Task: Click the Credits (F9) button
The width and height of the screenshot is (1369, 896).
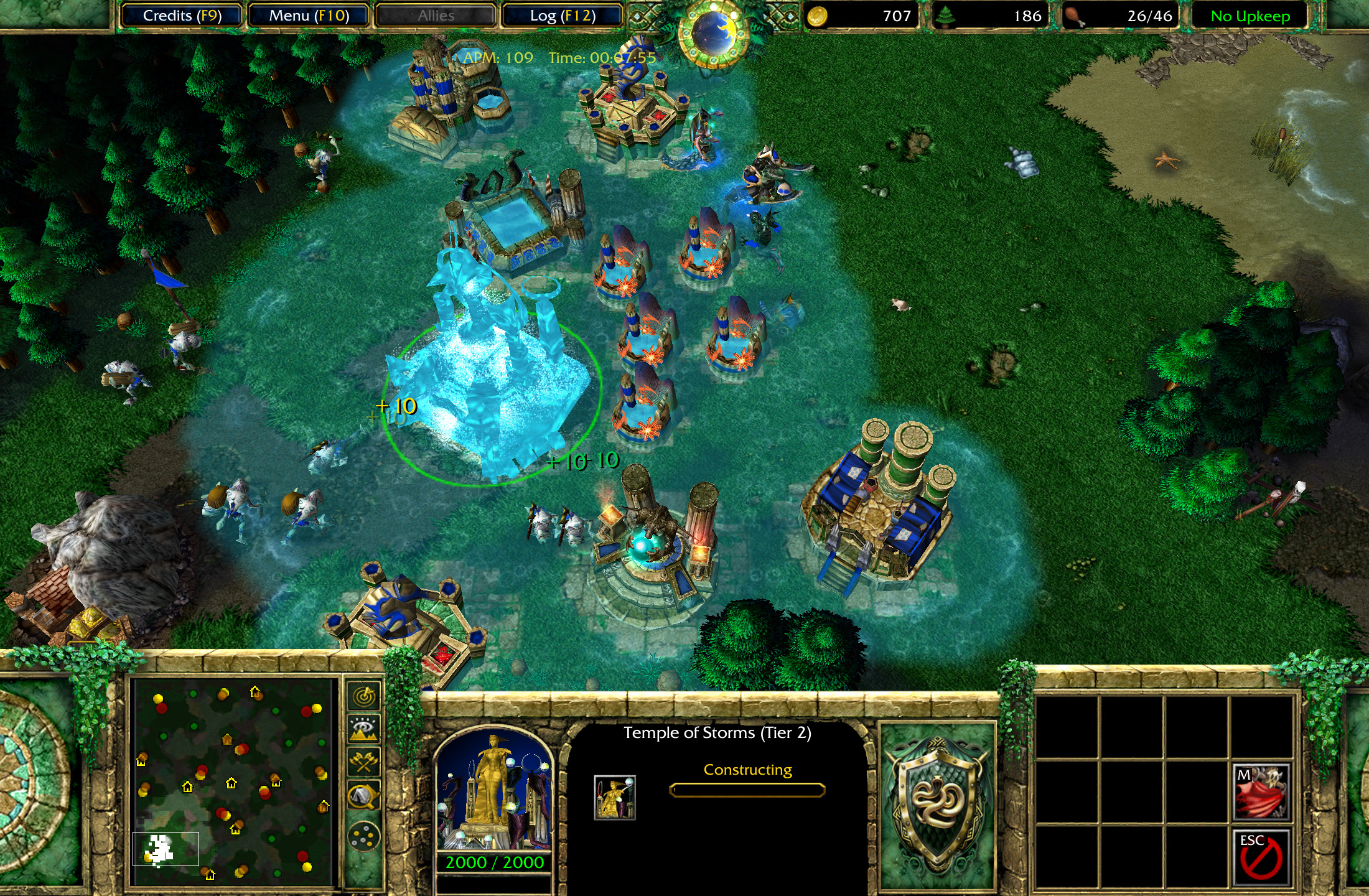Action: coord(182,16)
